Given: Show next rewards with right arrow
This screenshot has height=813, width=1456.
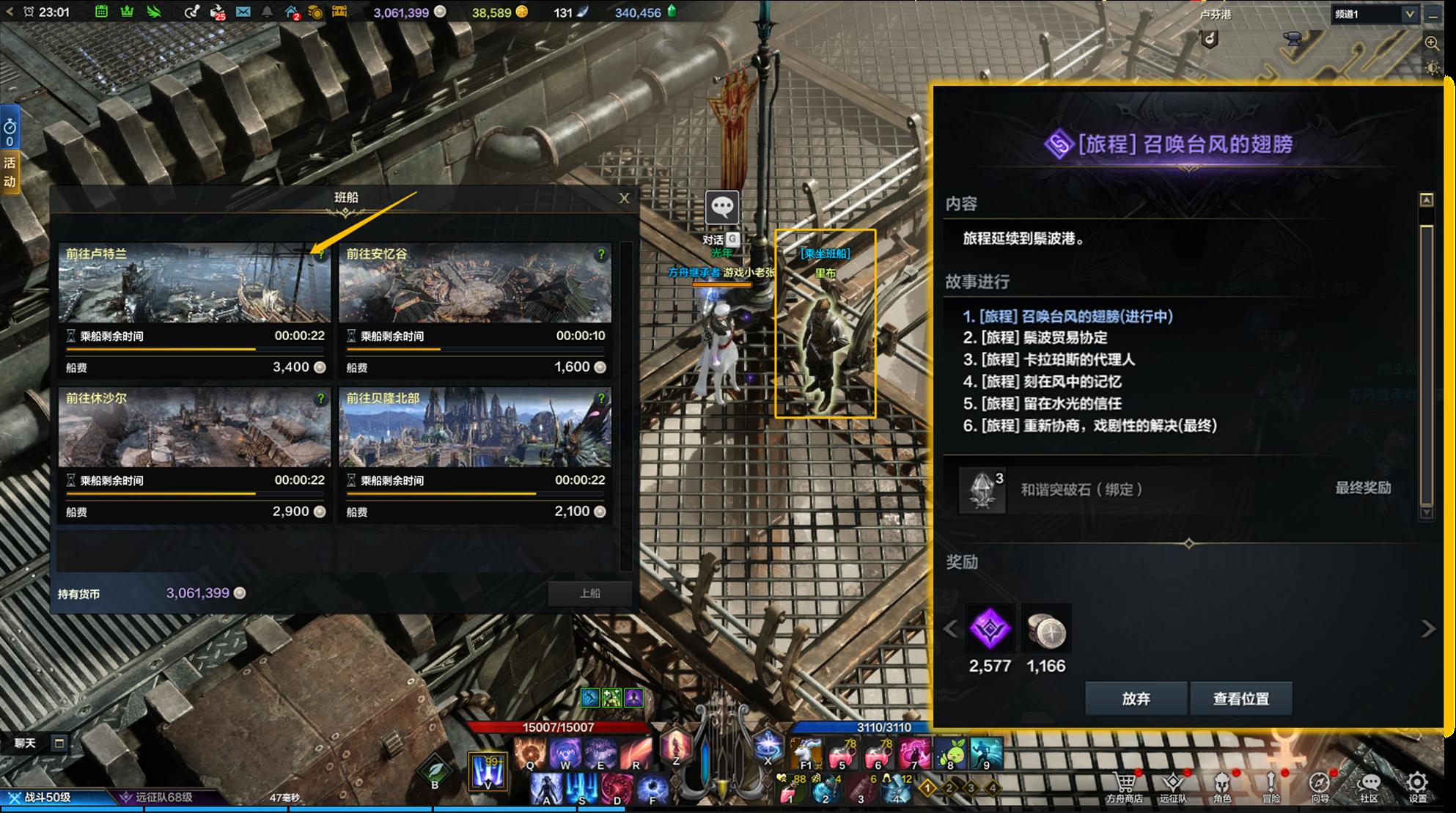Looking at the screenshot, I should 1427,629.
